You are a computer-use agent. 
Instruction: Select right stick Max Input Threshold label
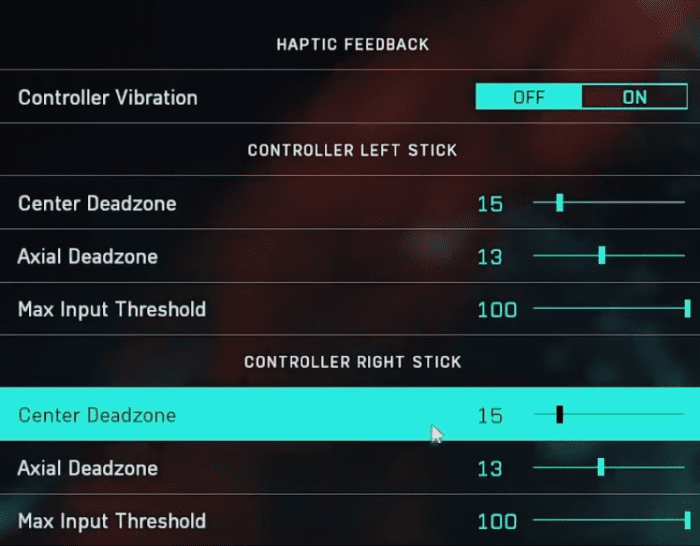point(112,520)
